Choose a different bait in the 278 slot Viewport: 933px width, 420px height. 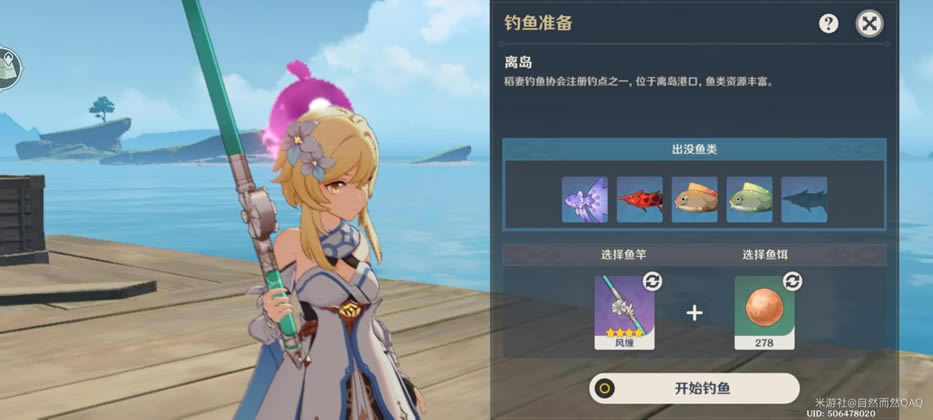(x=764, y=311)
